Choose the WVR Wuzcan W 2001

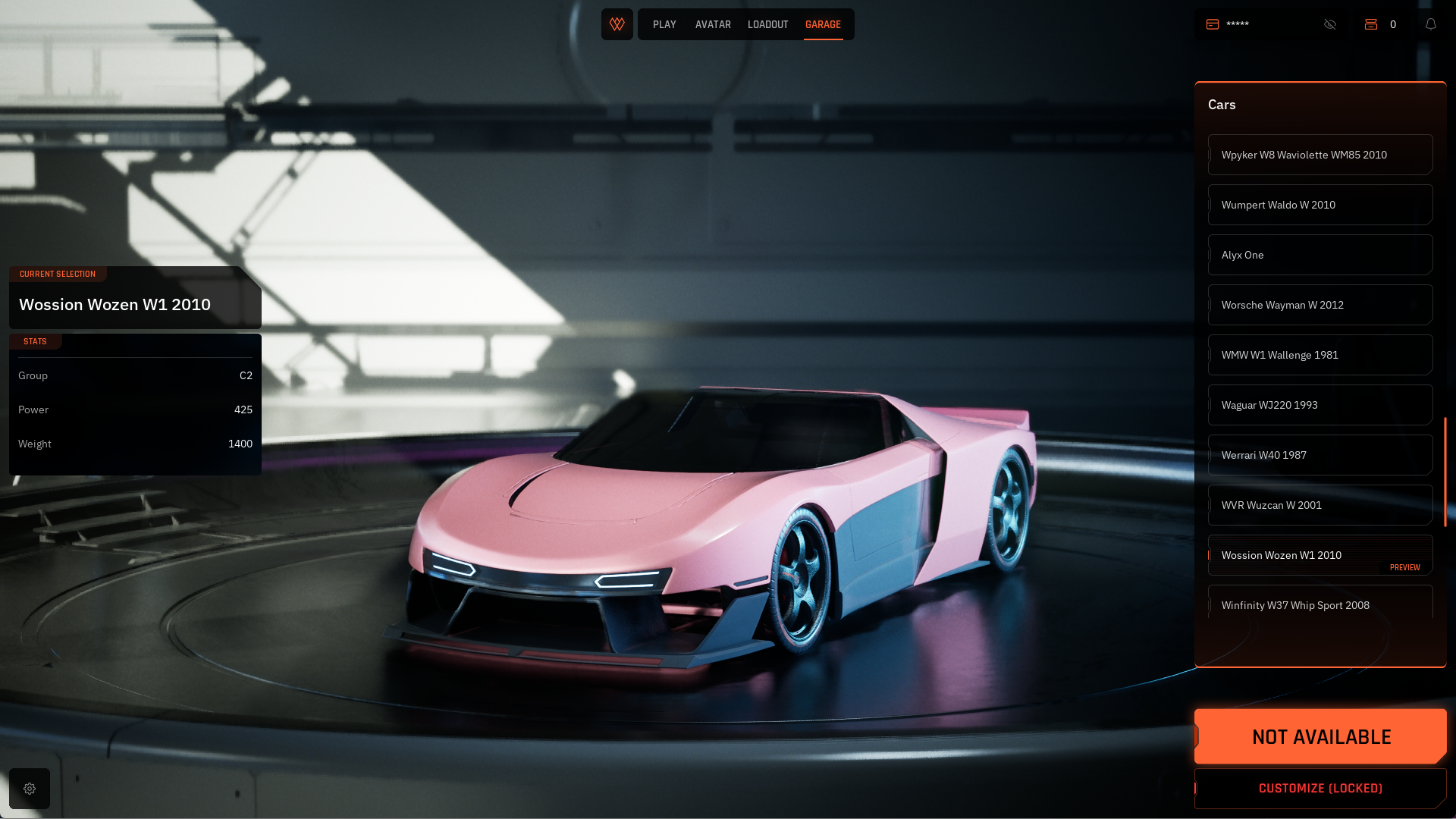point(1319,505)
